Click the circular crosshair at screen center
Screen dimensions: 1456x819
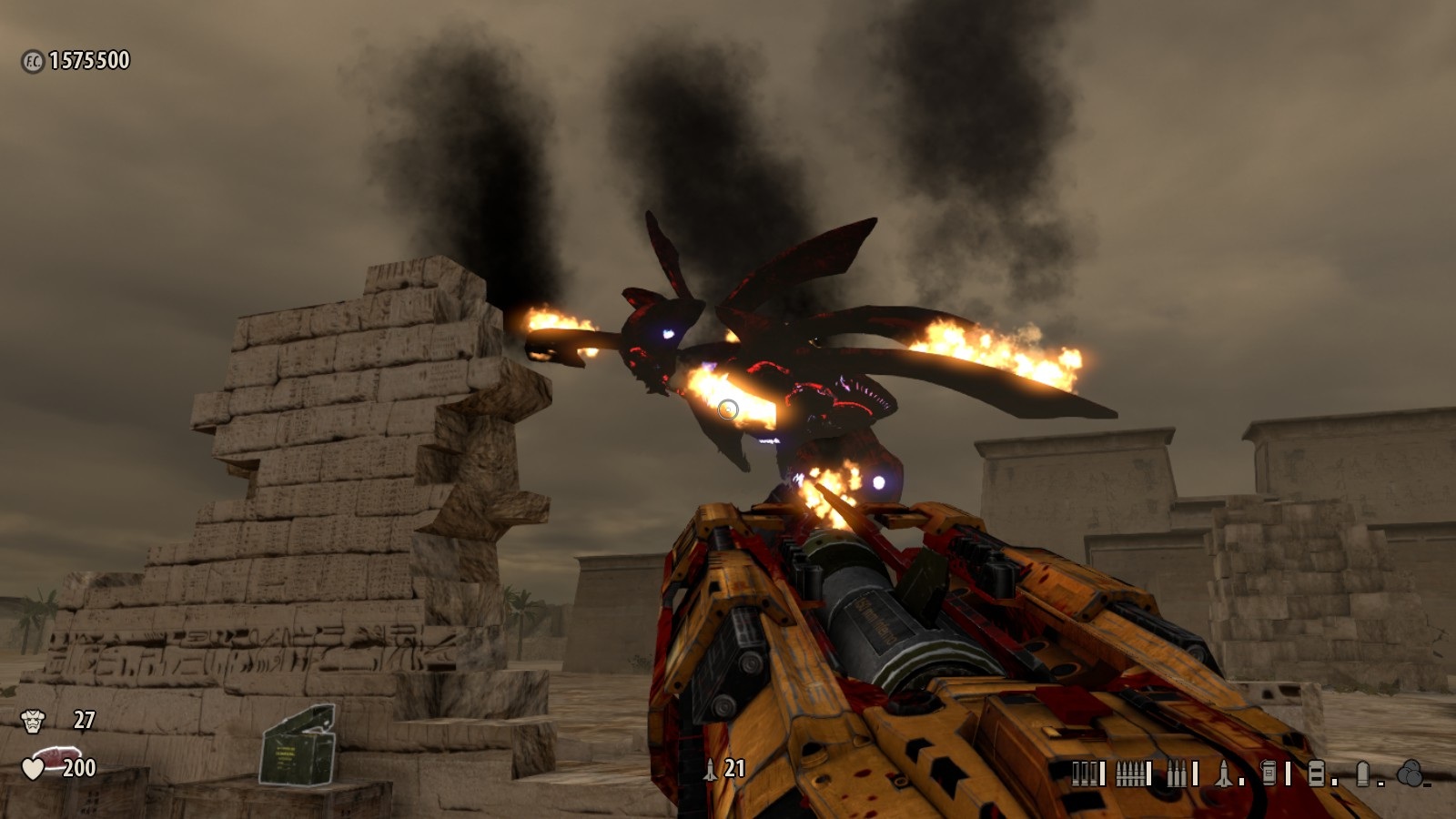tap(728, 409)
